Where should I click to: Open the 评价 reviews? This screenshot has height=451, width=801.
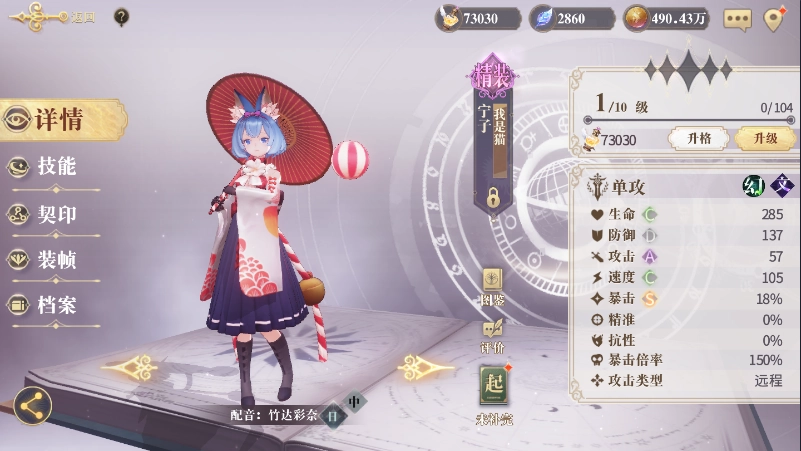(493, 331)
